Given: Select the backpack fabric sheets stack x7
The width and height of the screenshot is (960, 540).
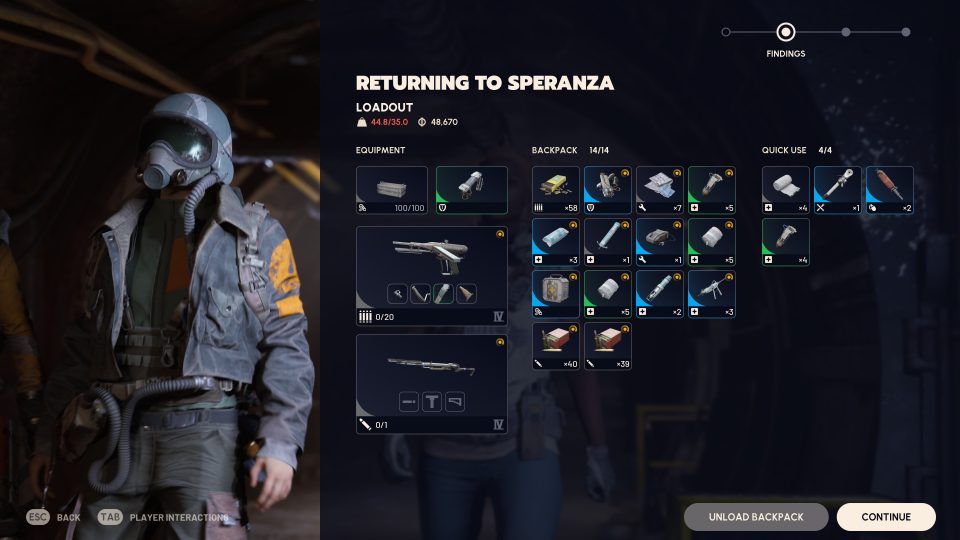Looking at the screenshot, I should pyautogui.click(x=660, y=190).
